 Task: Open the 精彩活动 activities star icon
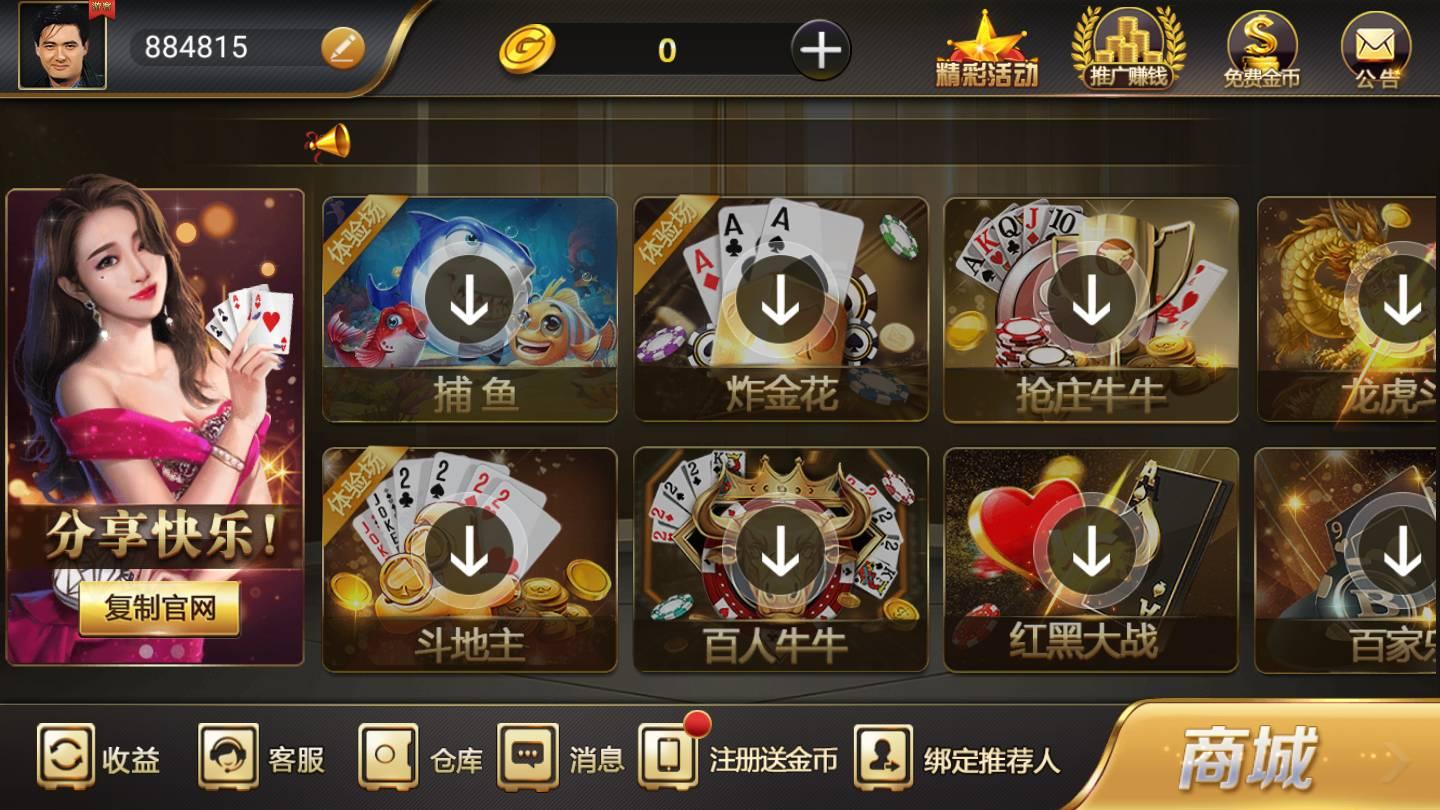989,48
